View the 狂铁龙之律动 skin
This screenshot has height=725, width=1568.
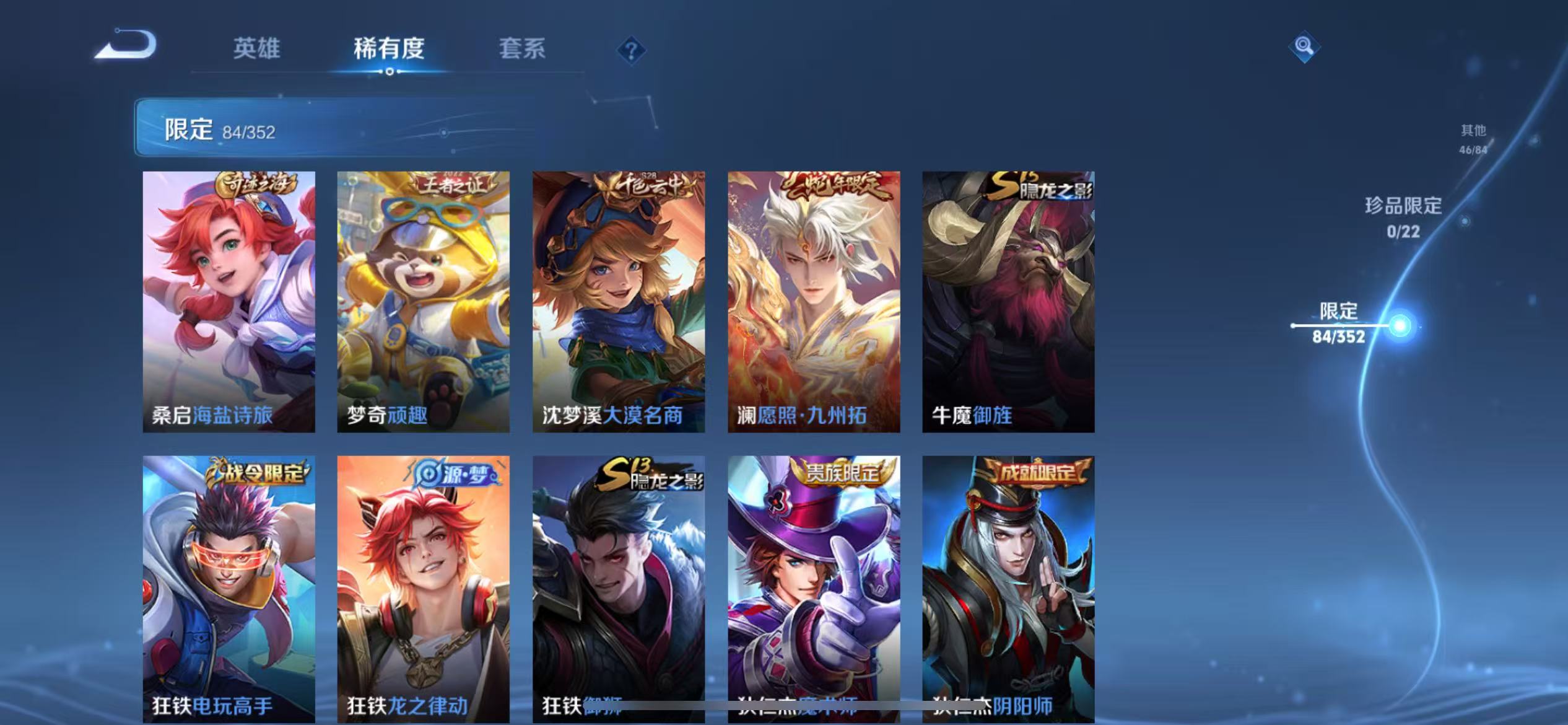click(423, 589)
